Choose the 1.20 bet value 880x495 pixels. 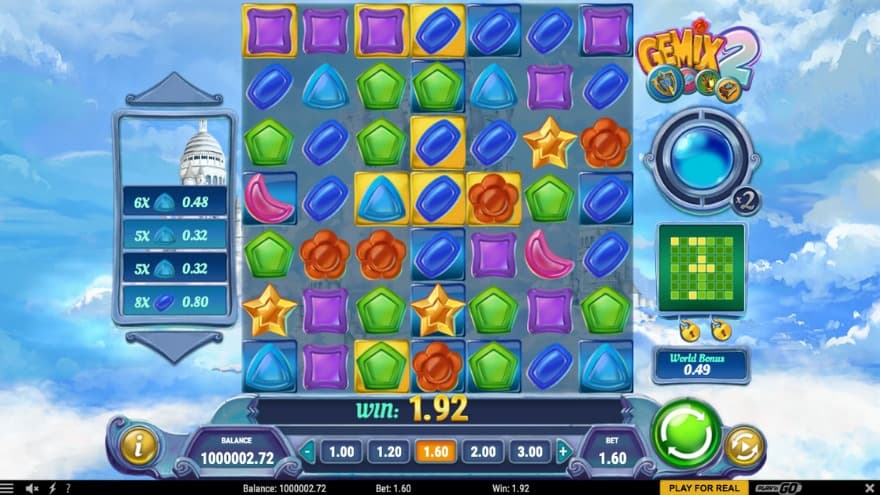(x=388, y=452)
